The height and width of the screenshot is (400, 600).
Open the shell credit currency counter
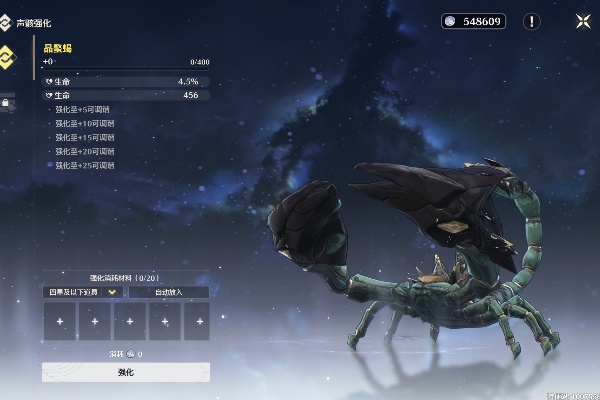click(x=475, y=21)
